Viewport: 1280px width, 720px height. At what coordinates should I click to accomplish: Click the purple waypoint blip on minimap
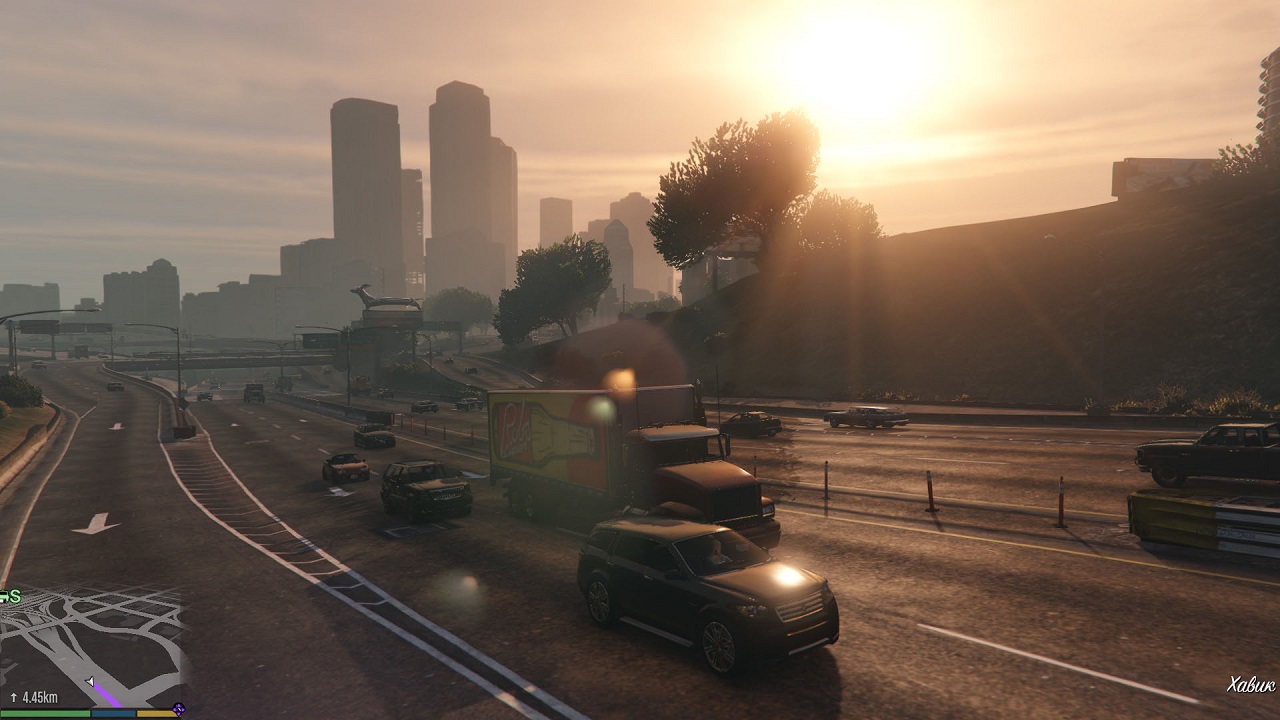(x=178, y=709)
